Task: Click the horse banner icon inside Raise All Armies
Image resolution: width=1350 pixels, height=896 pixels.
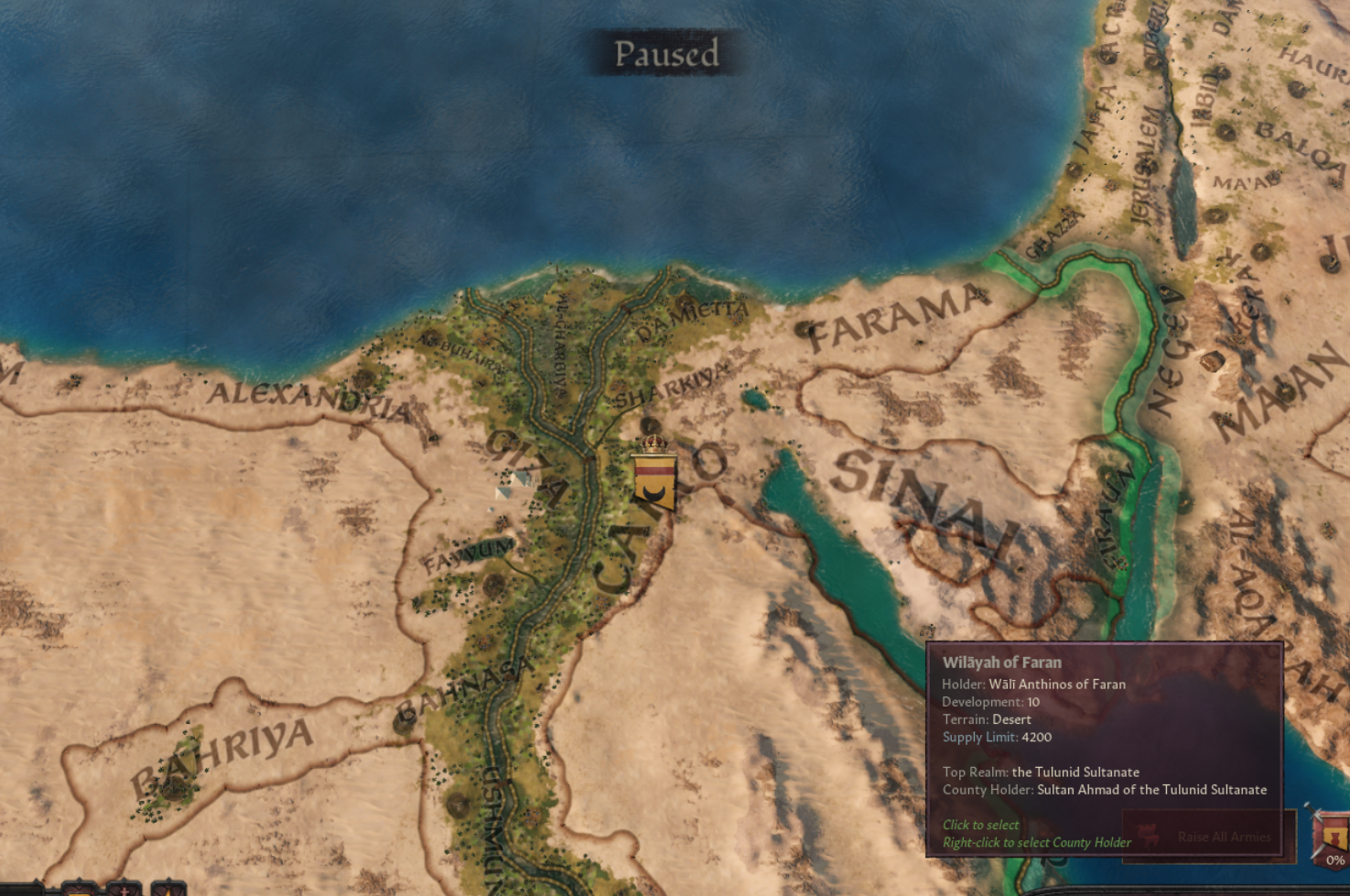Action: pos(1149,836)
